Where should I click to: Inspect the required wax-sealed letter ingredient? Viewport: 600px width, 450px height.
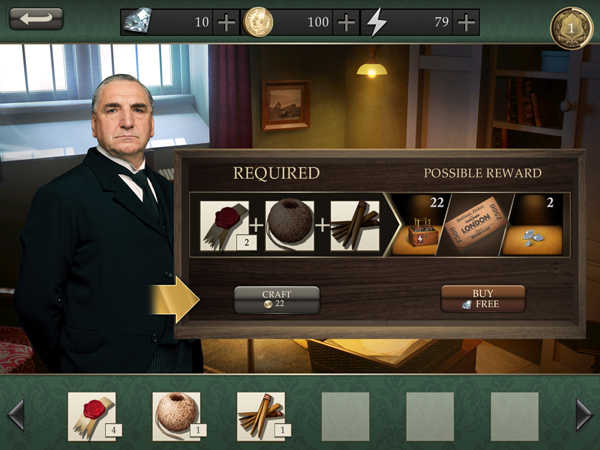click(x=224, y=225)
